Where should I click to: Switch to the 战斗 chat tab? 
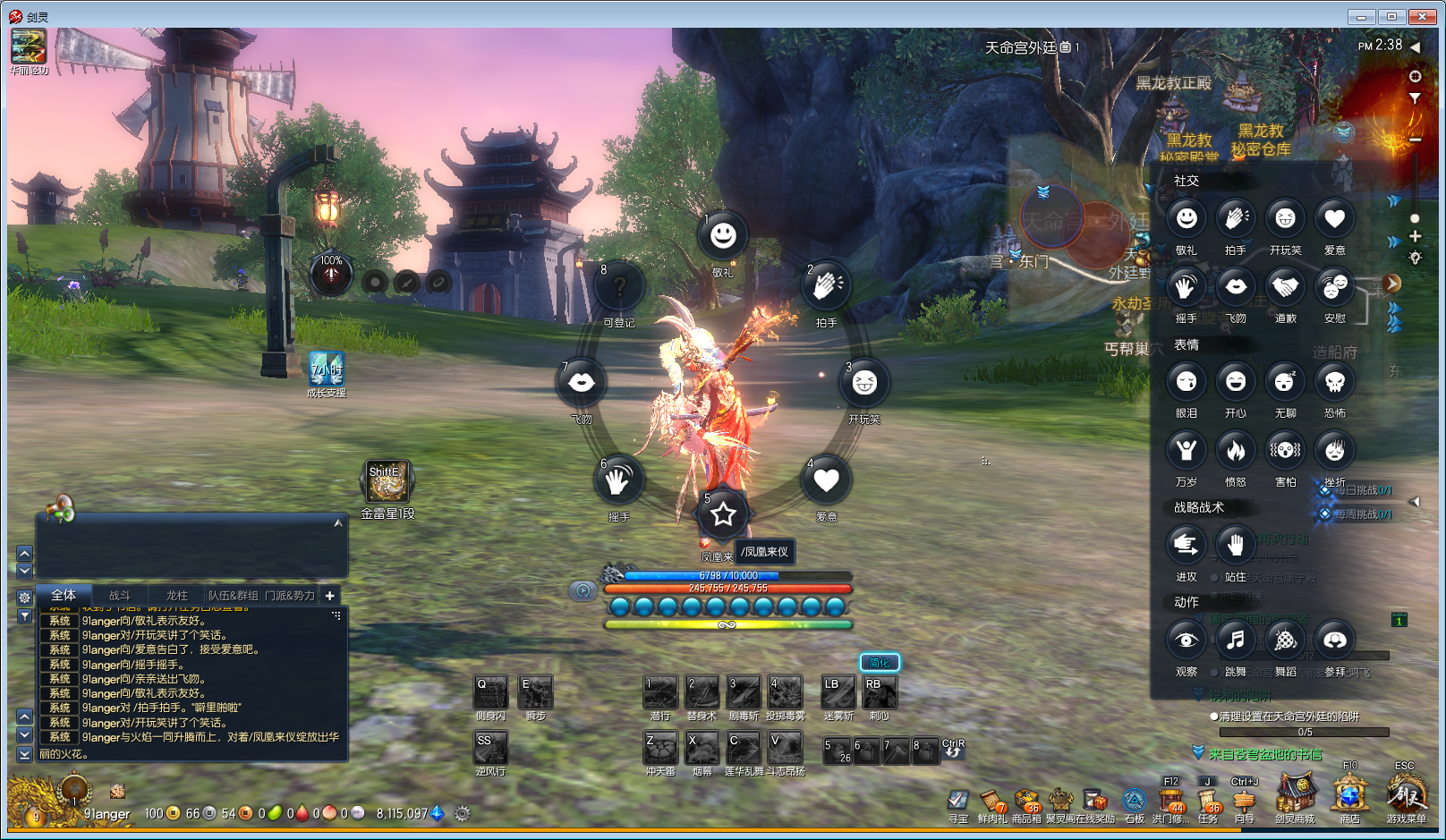coord(120,596)
